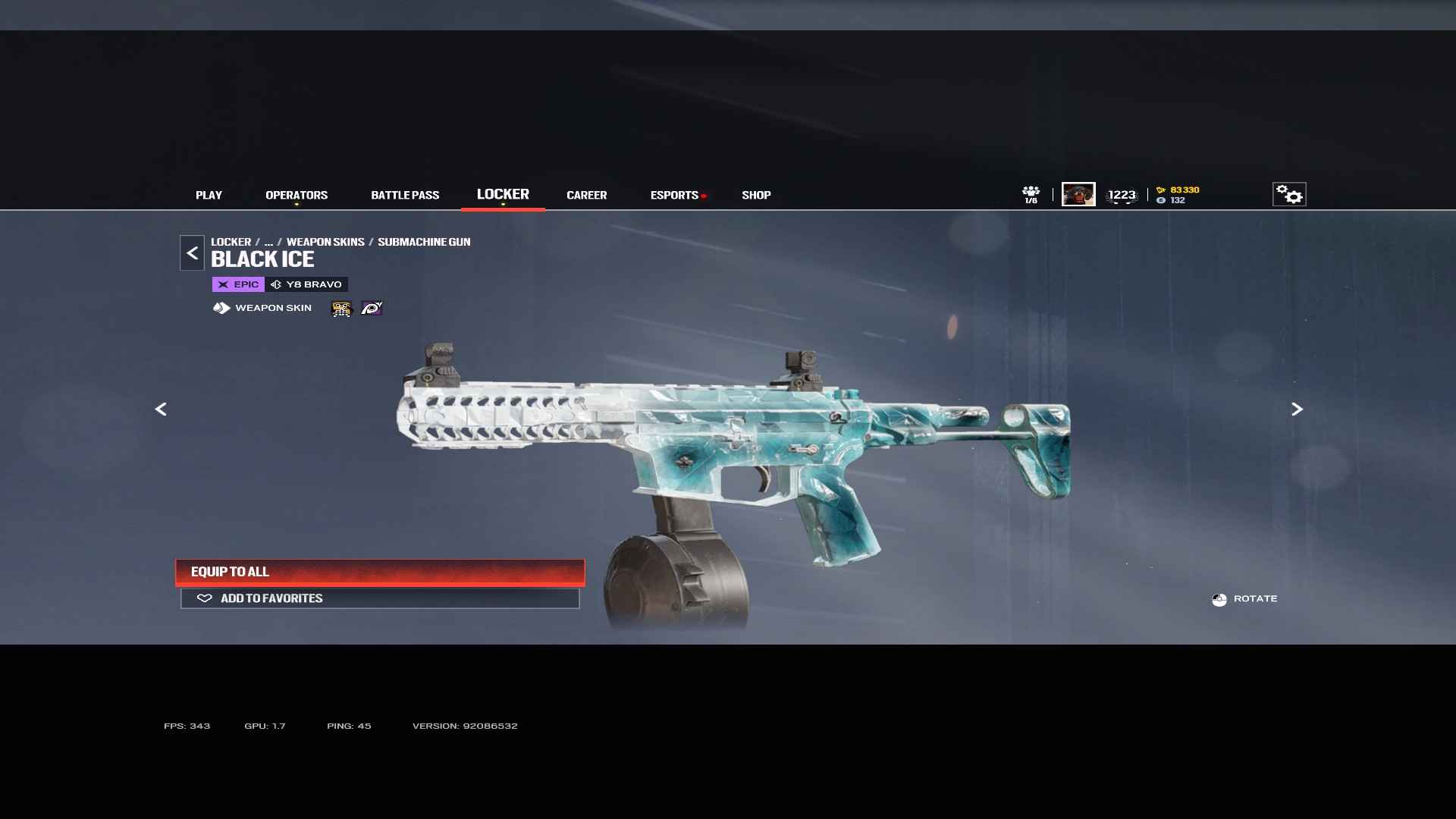1456x819 pixels.
Task: Switch to the Operators tab
Action: [297, 196]
